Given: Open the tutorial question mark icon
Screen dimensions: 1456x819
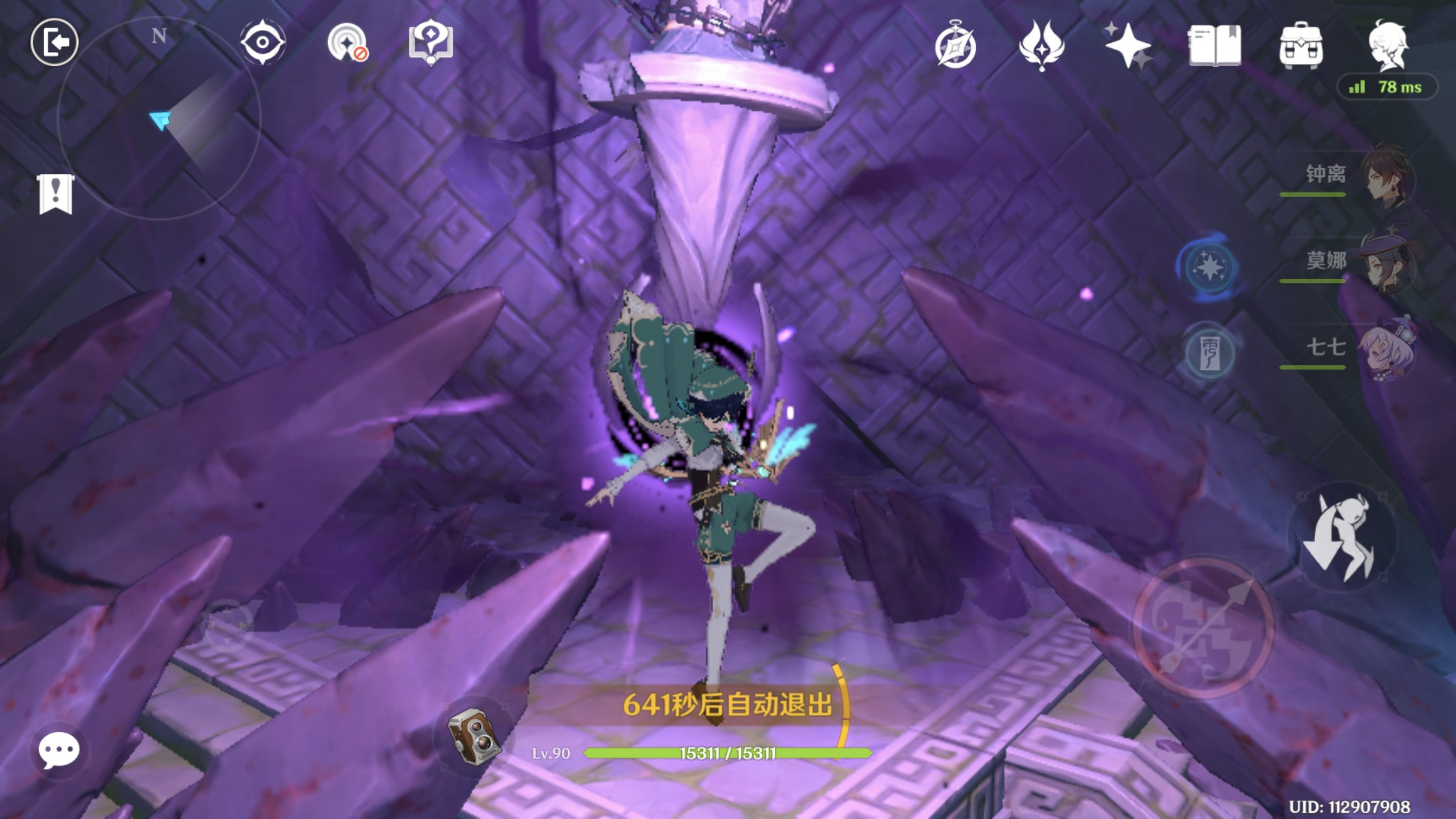Looking at the screenshot, I should tap(431, 42).
